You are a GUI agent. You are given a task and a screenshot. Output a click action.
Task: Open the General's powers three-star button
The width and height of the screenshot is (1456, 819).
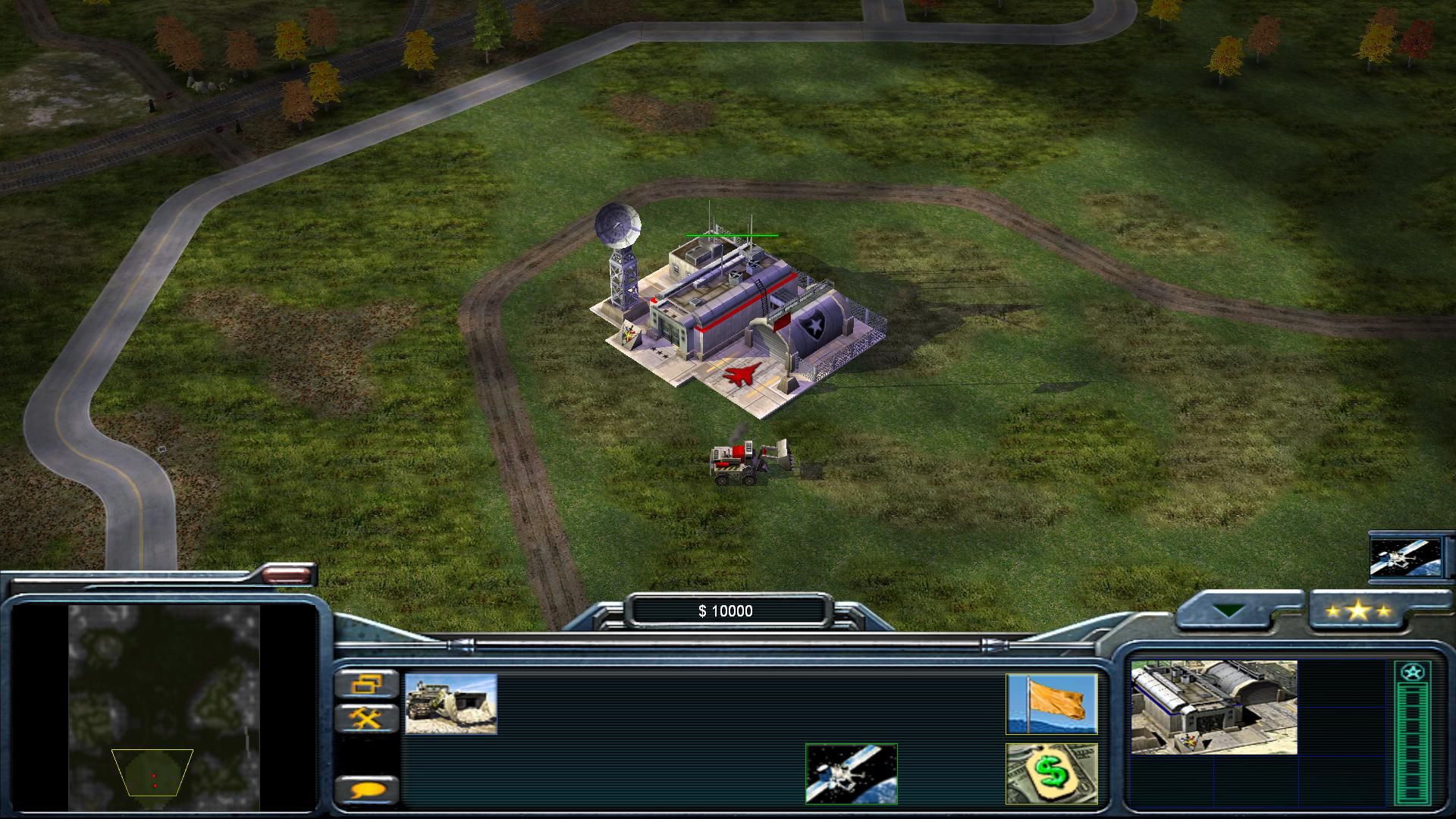pyautogui.click(x=1357, y=610)
